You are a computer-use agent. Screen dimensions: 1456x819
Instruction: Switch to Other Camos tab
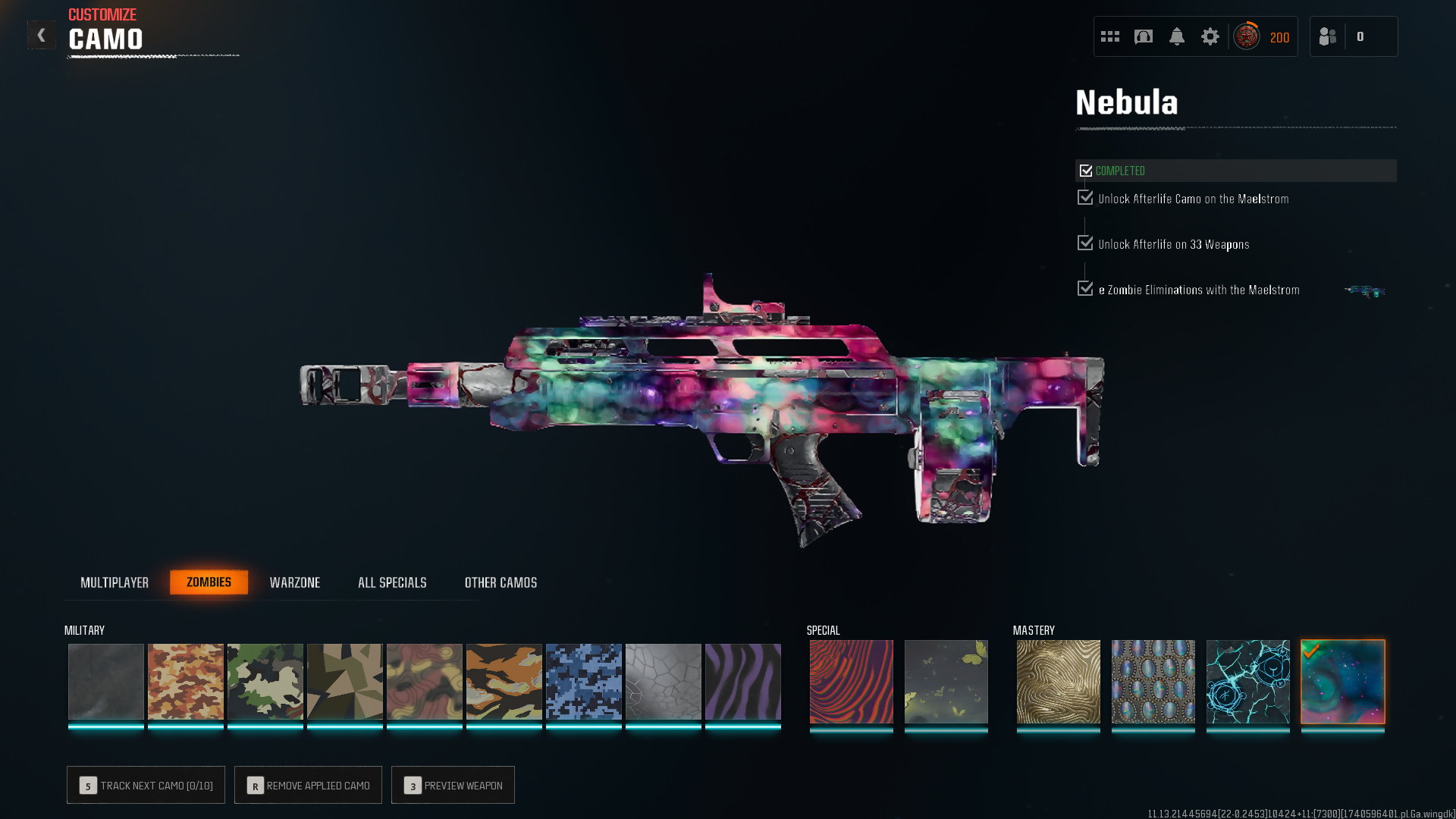click(x=500, y=582)
